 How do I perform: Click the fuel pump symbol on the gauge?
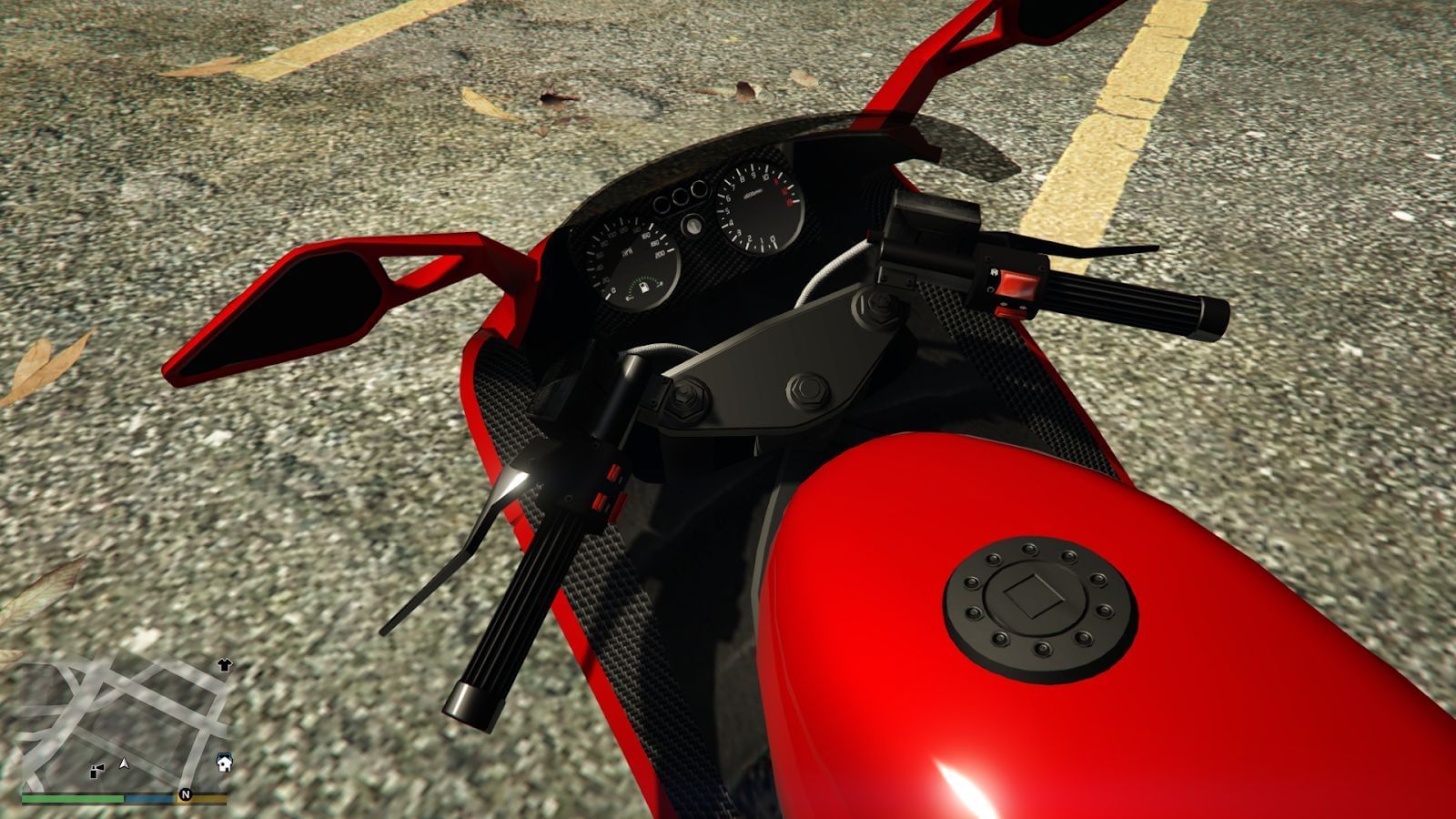click(x=644, y=288)
